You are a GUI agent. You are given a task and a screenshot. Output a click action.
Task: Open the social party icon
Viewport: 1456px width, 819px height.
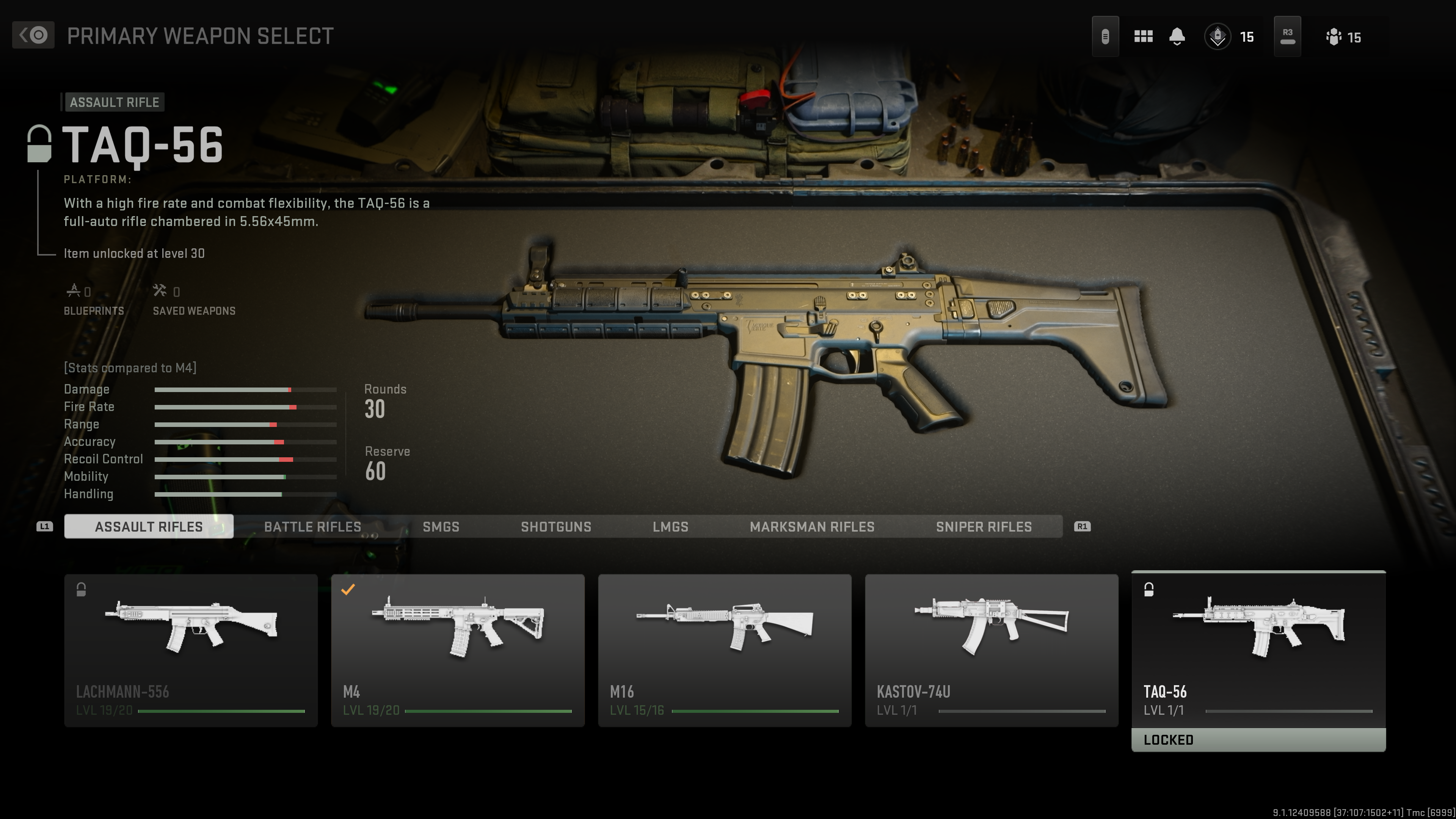click(x=1334, y=37)
